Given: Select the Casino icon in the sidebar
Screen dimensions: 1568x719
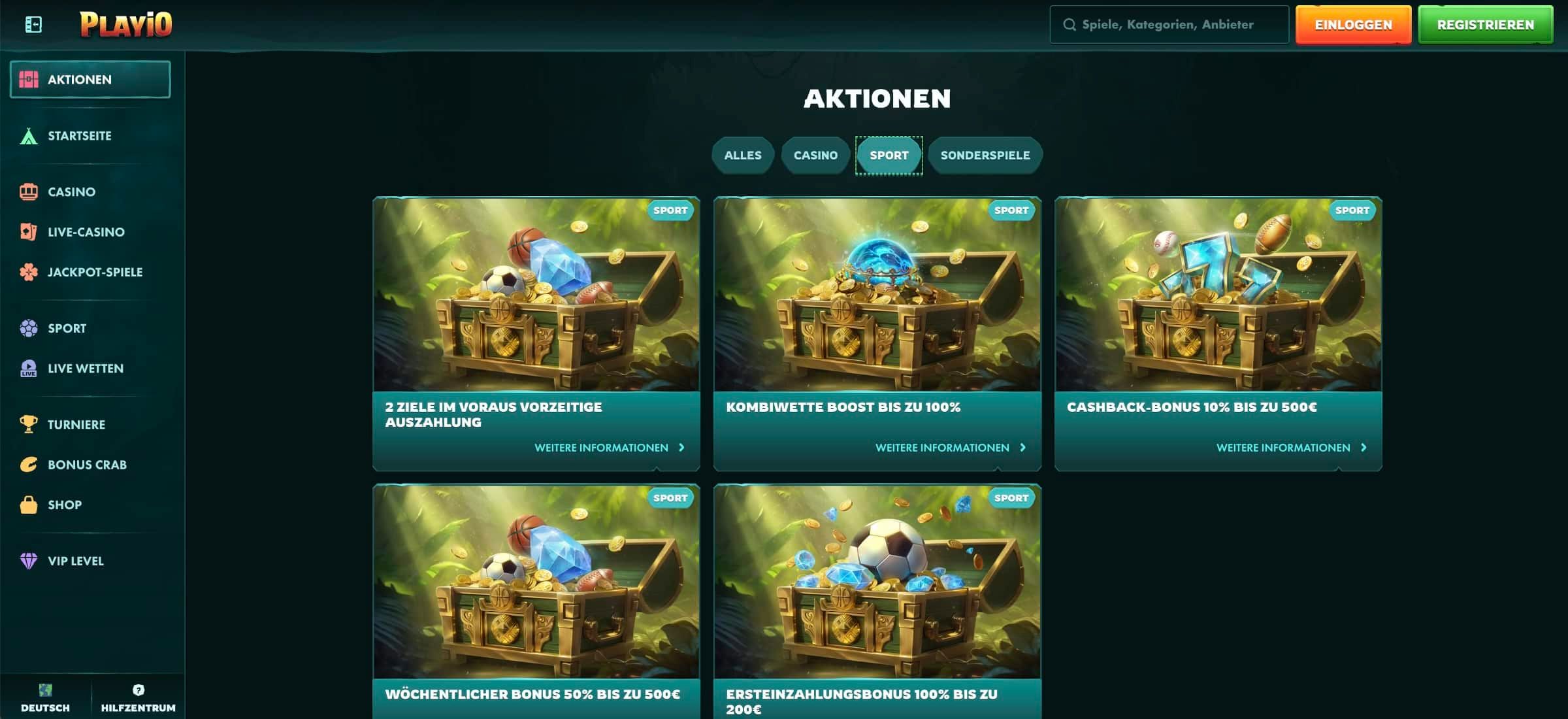Looking at the screenshot, I should coord(29,192).
